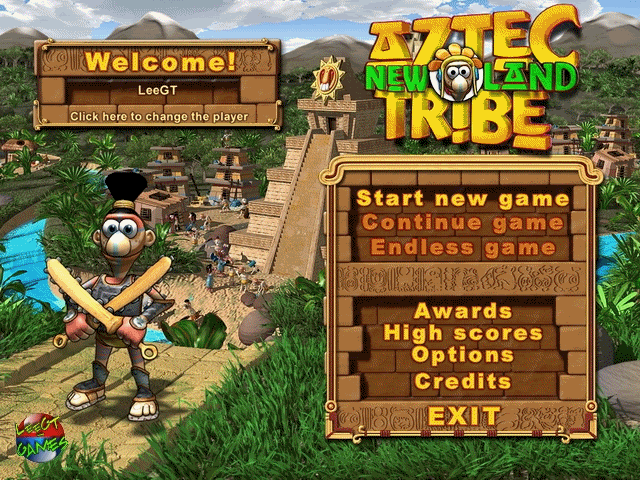The image size is (640, 480).
Task: Open the Awards screen
Action: [463, 311]
